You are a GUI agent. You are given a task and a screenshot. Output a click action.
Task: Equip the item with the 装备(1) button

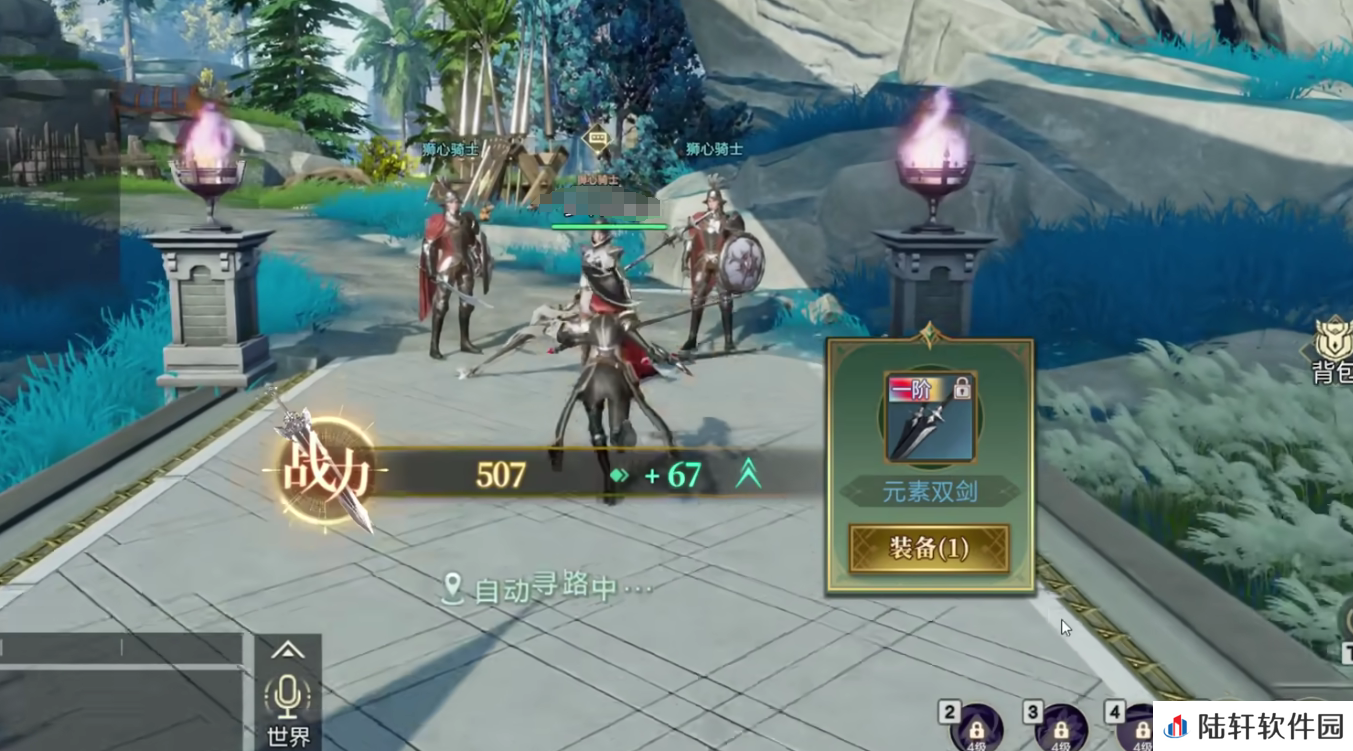929,548
